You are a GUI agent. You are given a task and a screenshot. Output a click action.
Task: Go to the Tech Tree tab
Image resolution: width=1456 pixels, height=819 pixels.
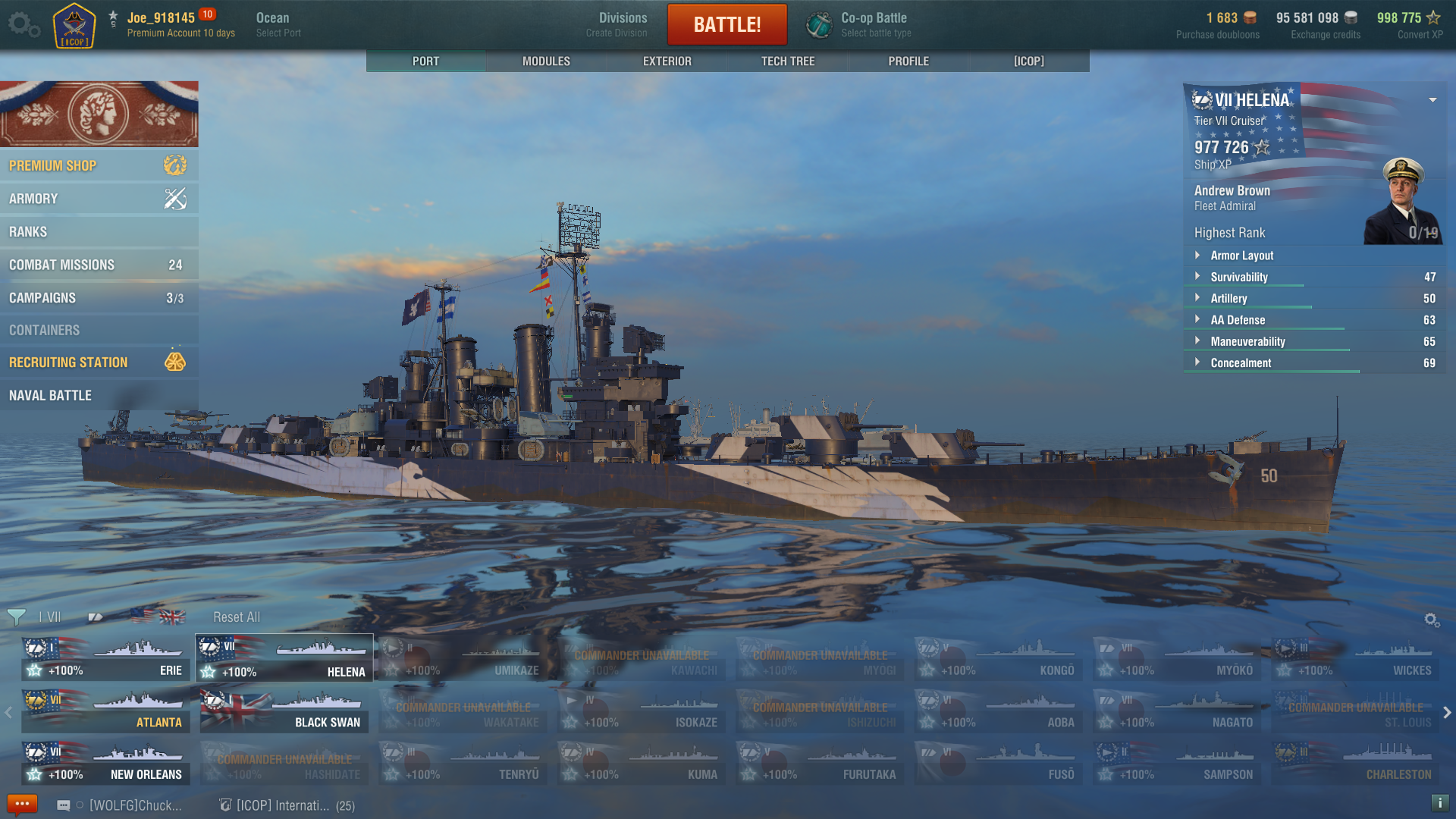(788, 61)
